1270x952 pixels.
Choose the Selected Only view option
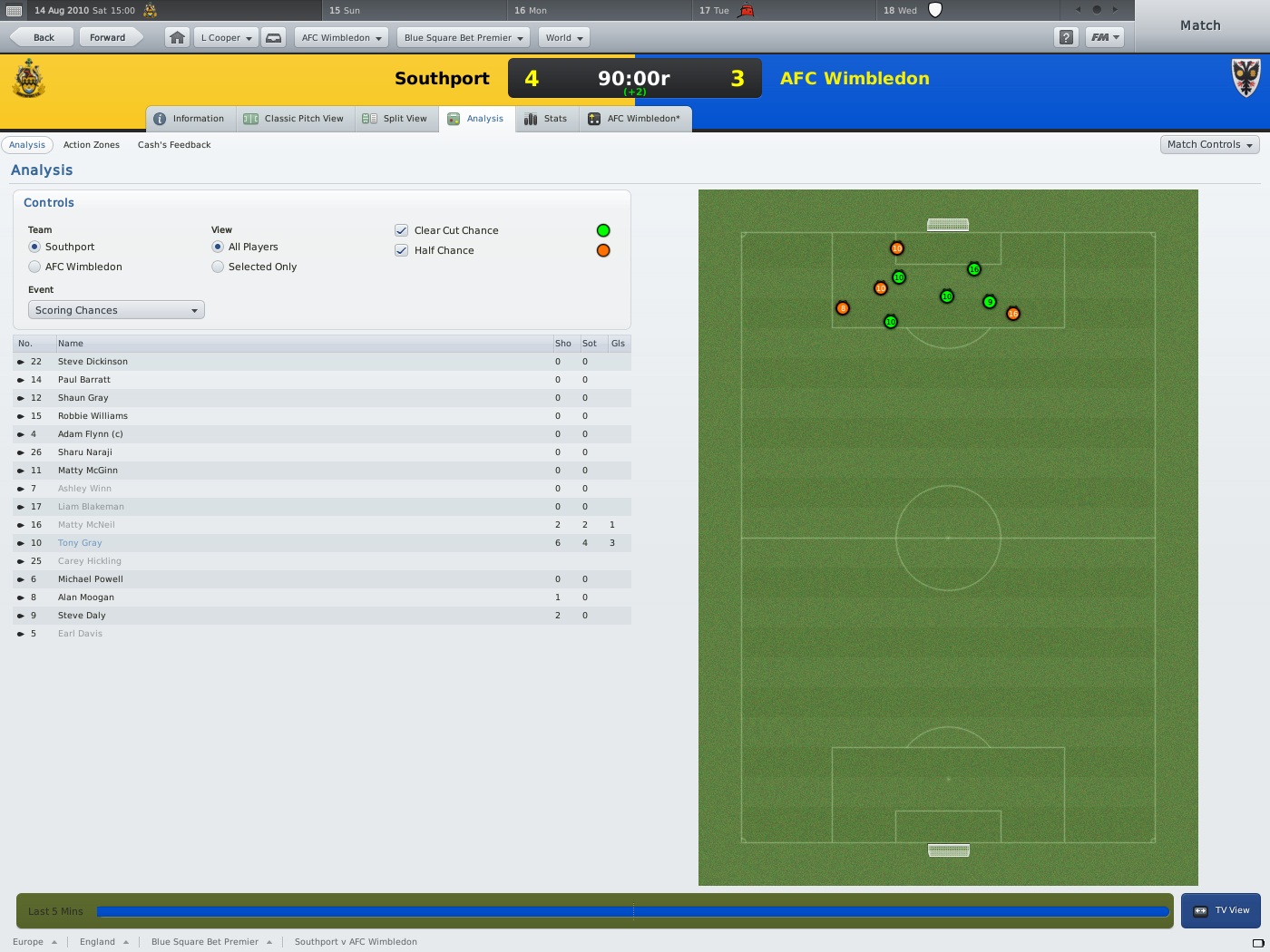click(x=218, y=267)
